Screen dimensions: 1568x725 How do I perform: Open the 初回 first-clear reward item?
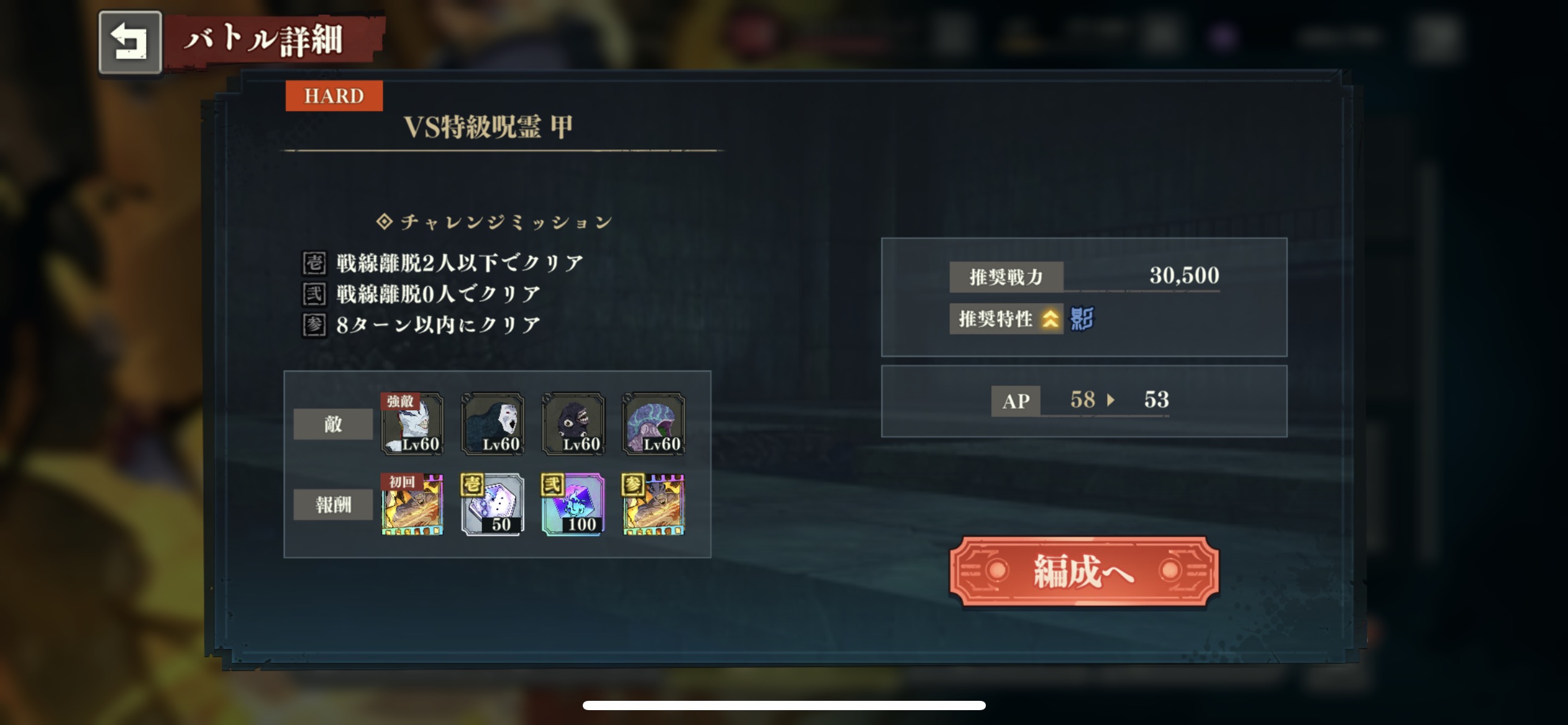pos(412,505)
